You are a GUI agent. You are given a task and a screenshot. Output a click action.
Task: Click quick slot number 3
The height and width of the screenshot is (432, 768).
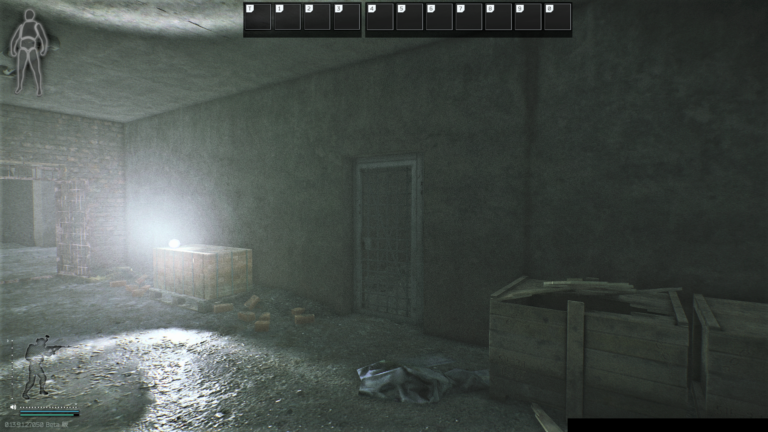(x=345, y=17)
